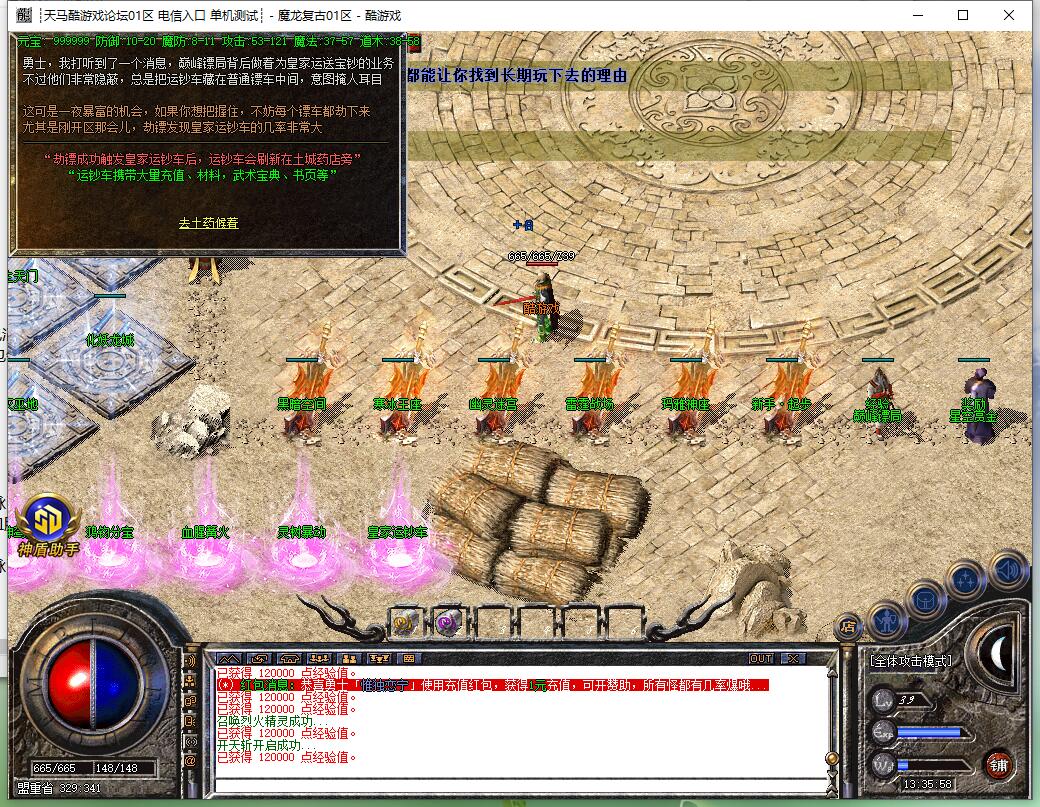Switch the 全体攻击模式 attack mode label
This screenshot has height=807, width=1040.
tap(910, 661)
